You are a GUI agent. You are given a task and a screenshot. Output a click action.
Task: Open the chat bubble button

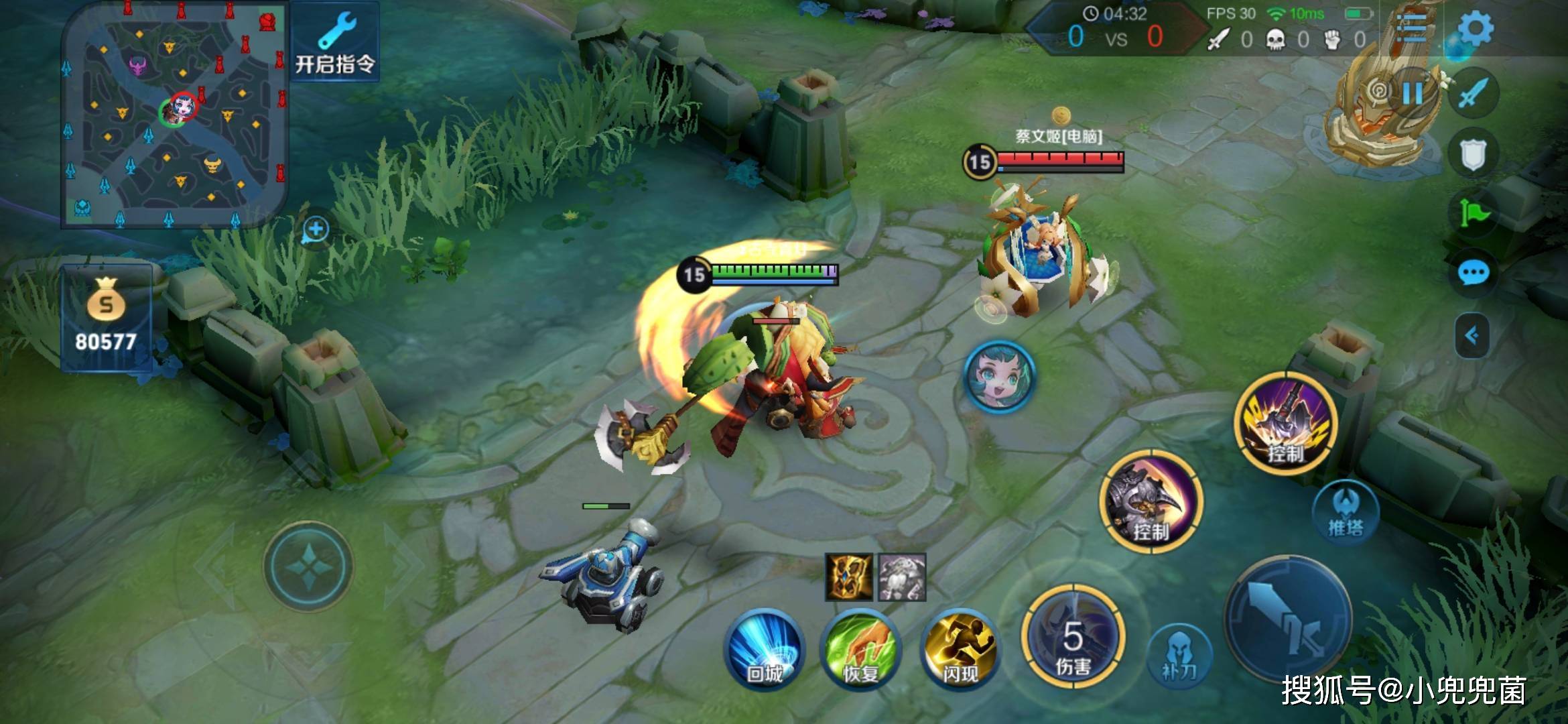[x=1474, y=273]
